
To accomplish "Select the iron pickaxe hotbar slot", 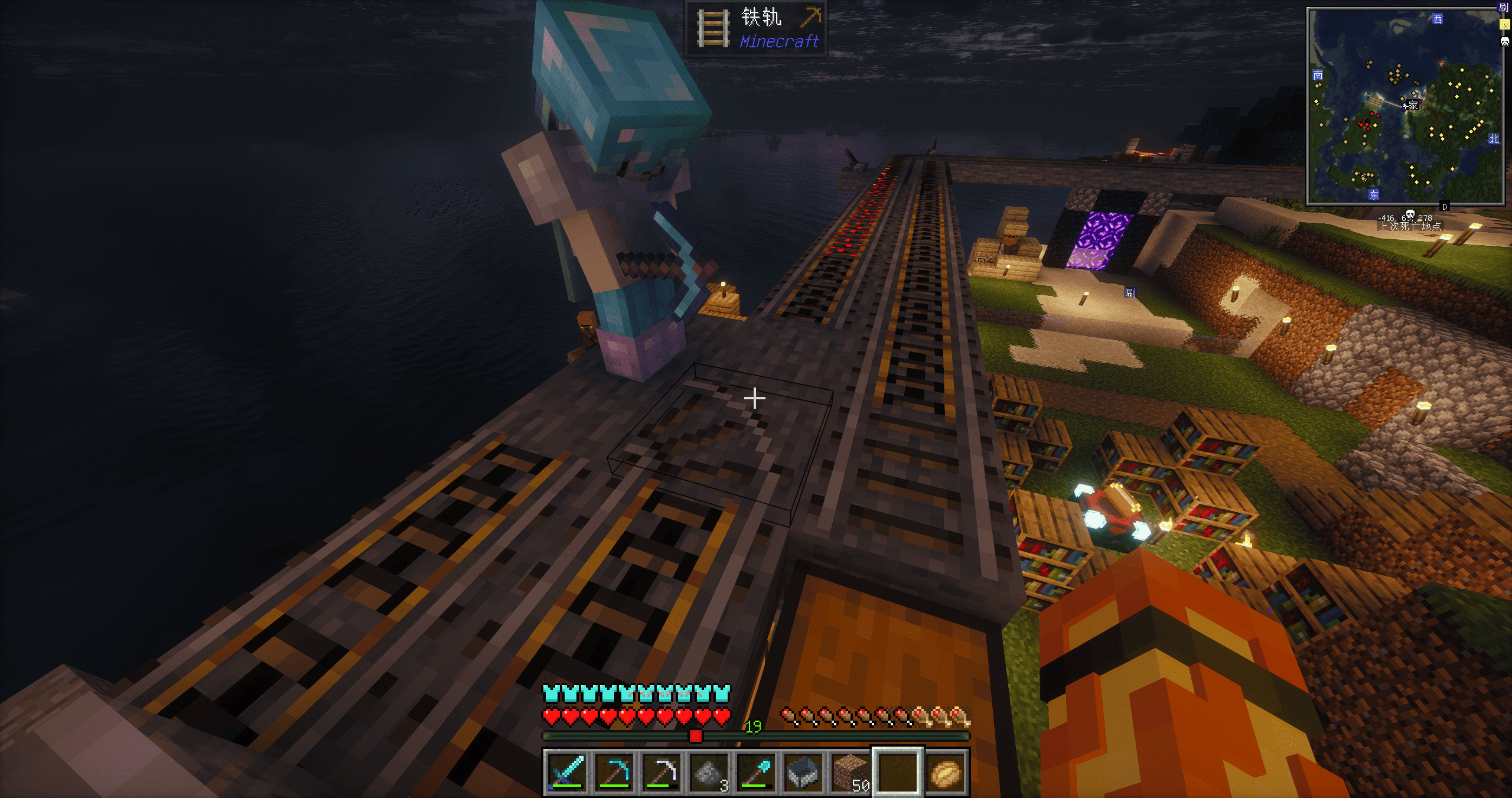I will coord(661,771).
